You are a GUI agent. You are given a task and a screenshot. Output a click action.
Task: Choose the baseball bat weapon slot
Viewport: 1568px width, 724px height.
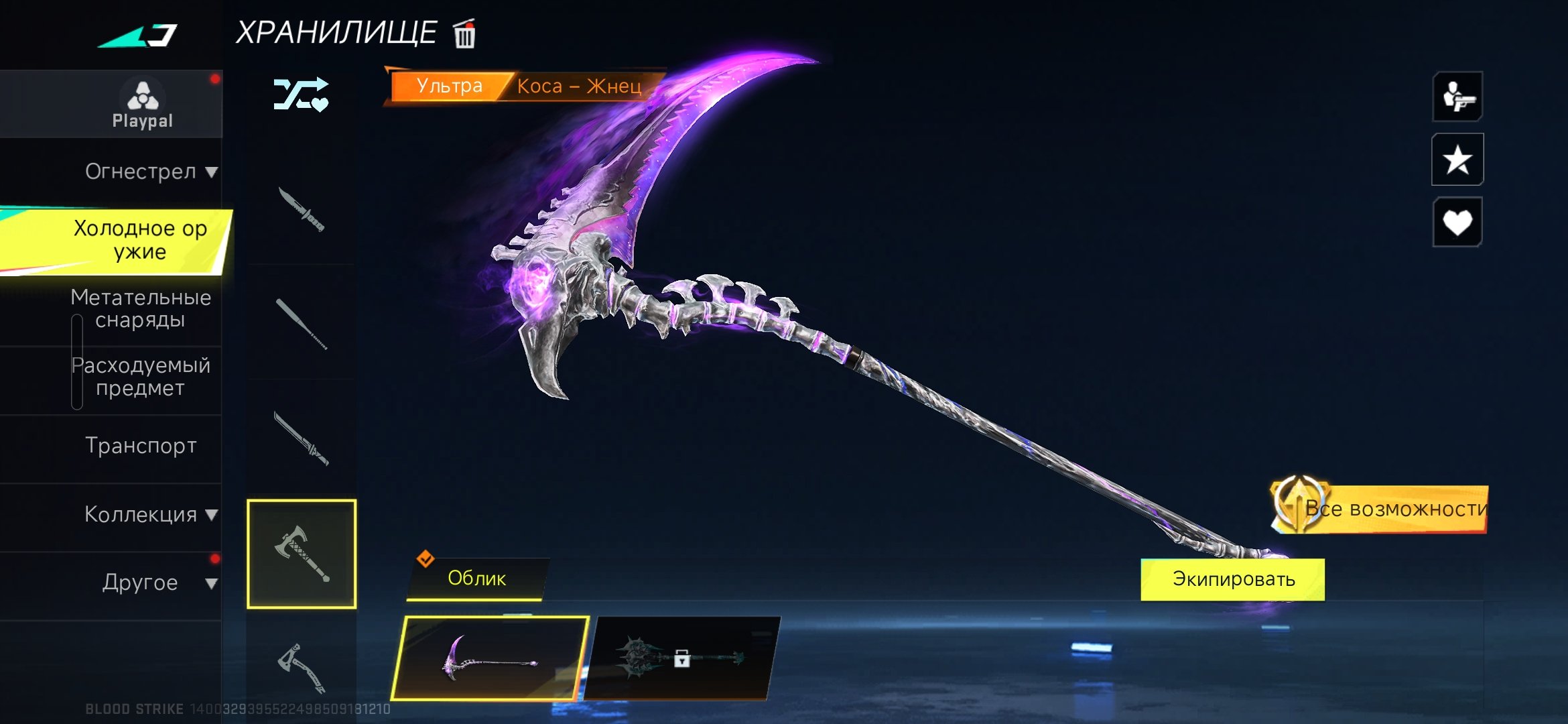pos(302,324)
